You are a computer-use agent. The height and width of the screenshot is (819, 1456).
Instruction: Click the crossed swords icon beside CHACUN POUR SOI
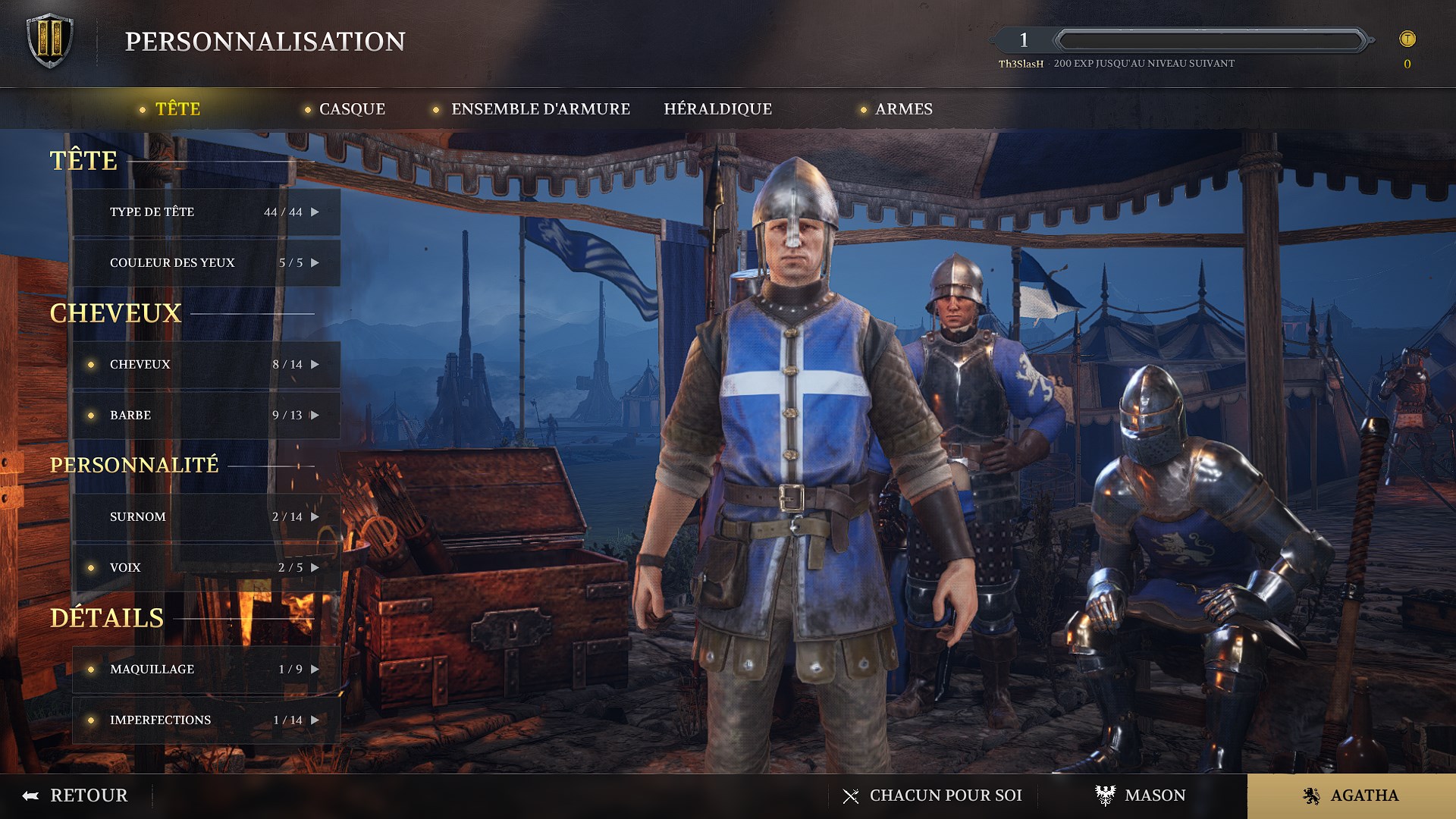coord(850,795)
